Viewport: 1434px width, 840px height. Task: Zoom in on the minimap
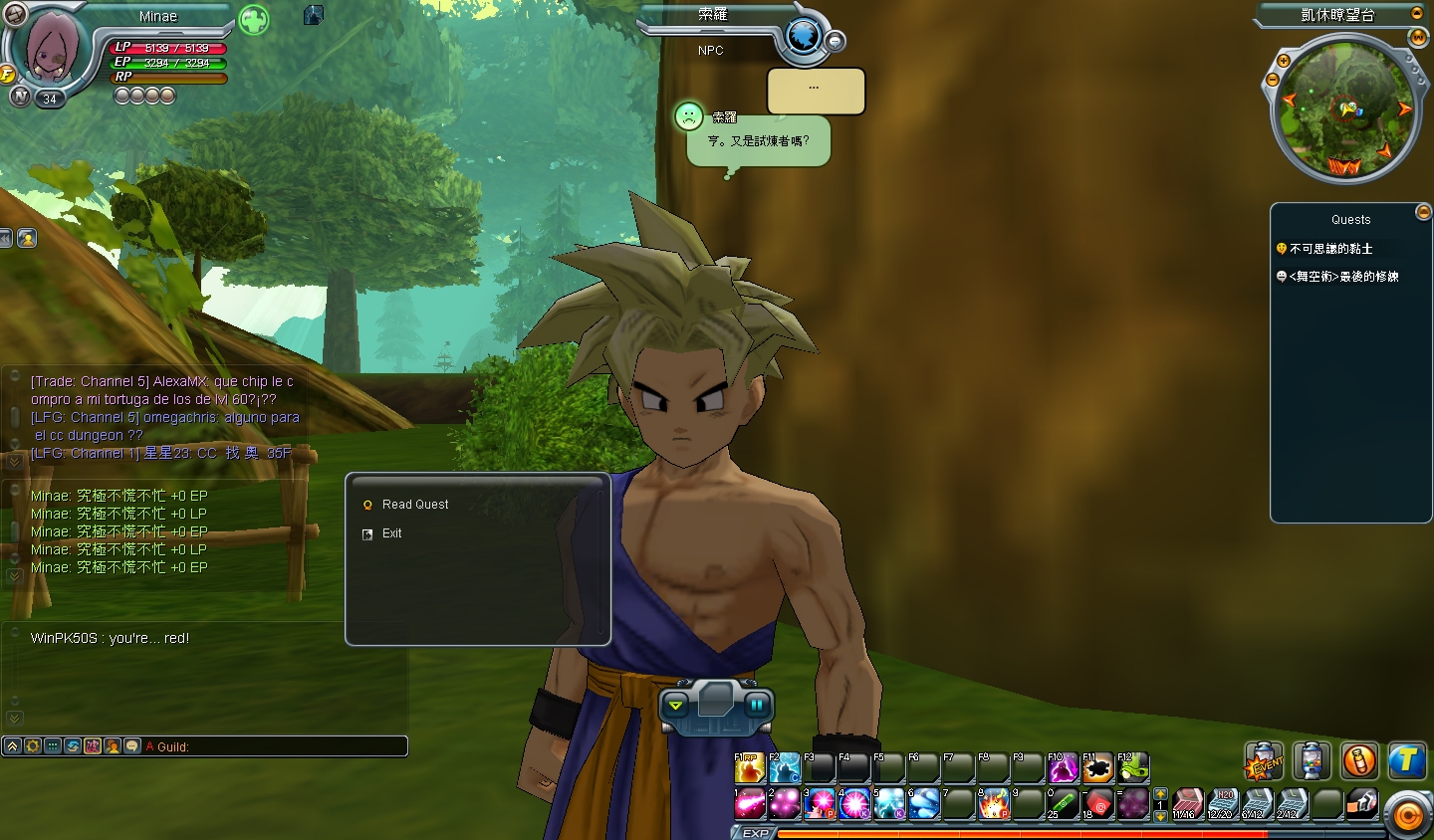click(1283, 61)
